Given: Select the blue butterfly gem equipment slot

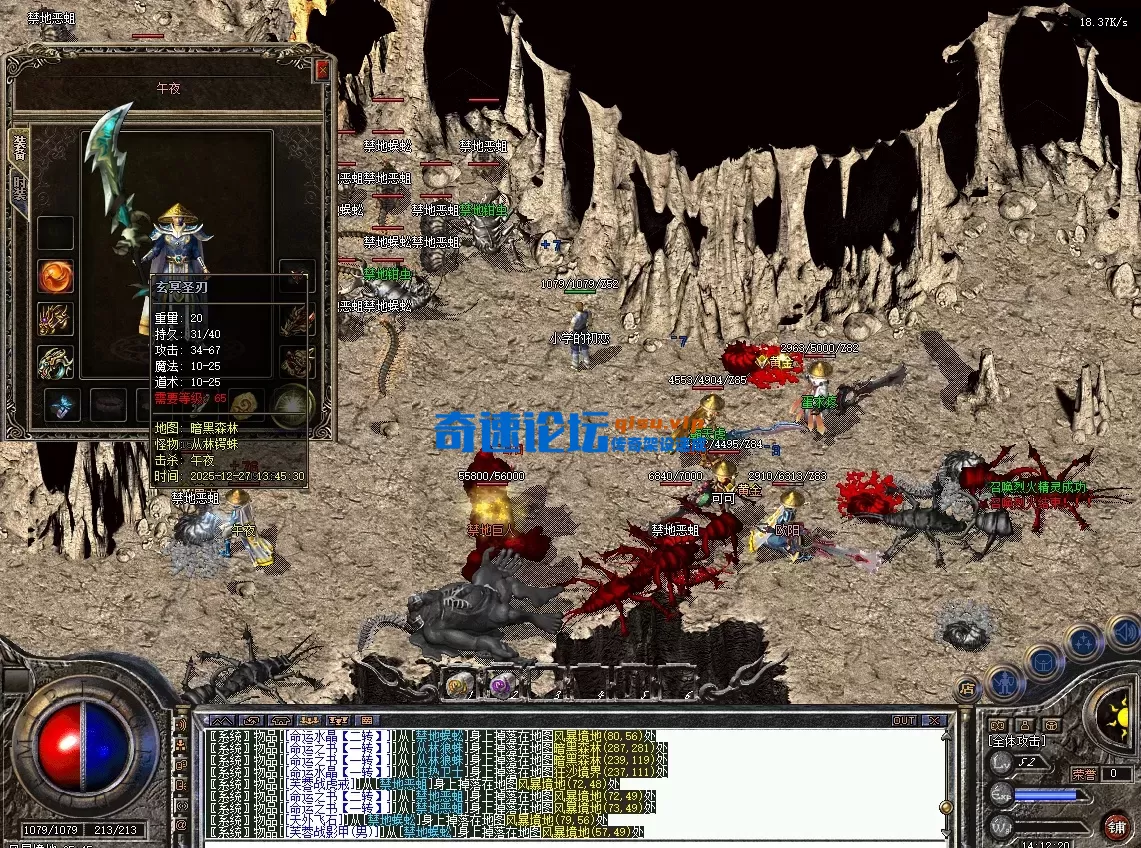Looking at the screenshot, I should tap(62, 405).
